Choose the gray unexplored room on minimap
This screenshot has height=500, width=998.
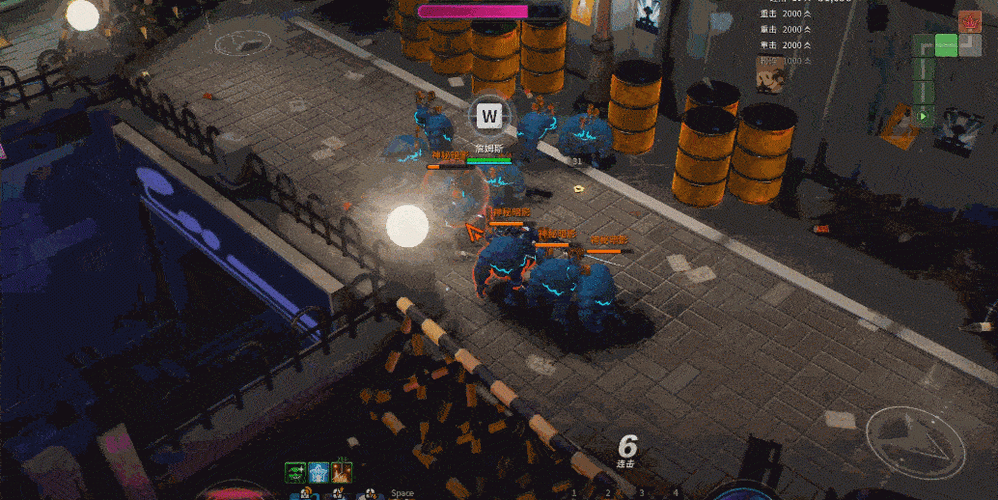969,44
